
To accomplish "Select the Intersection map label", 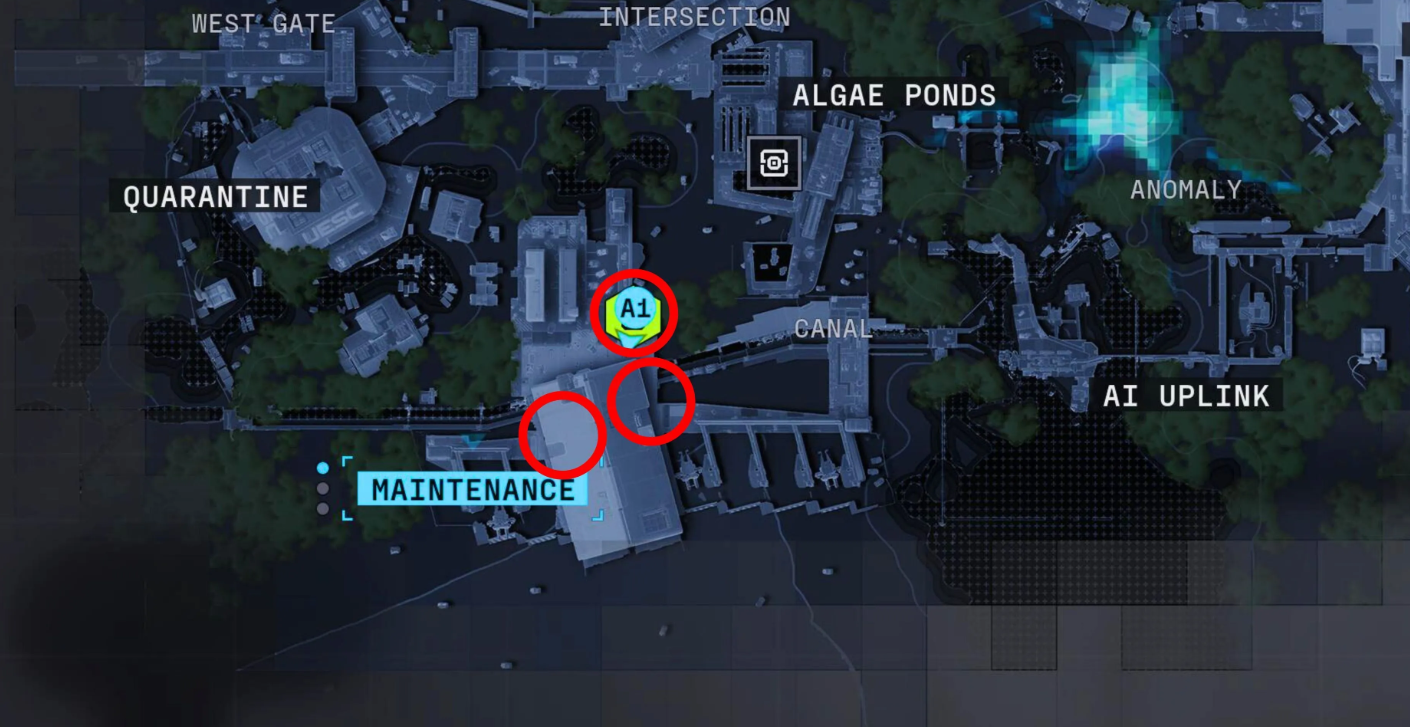I will [x=694, y=17].
